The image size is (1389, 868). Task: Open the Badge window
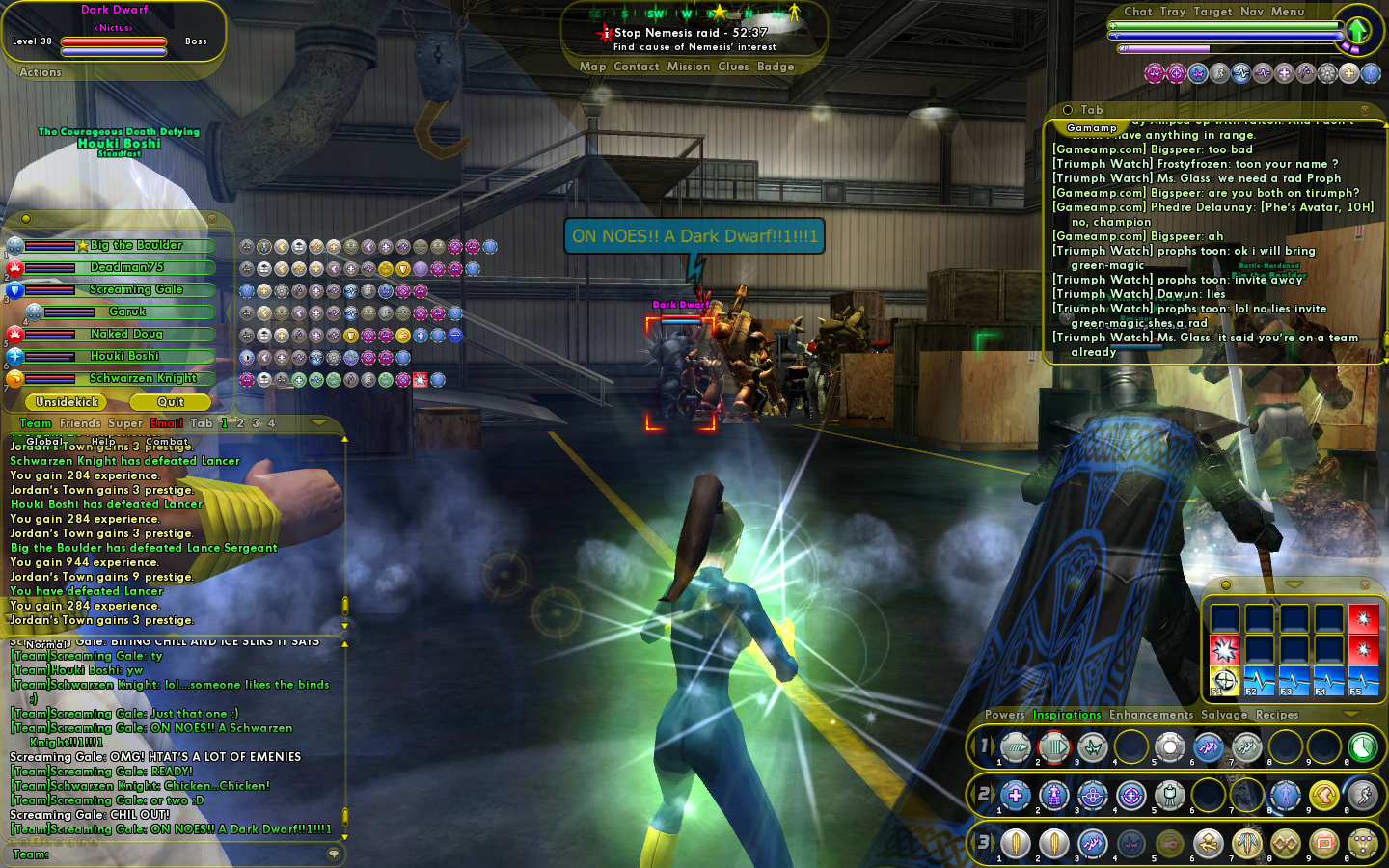coord(776,67)
